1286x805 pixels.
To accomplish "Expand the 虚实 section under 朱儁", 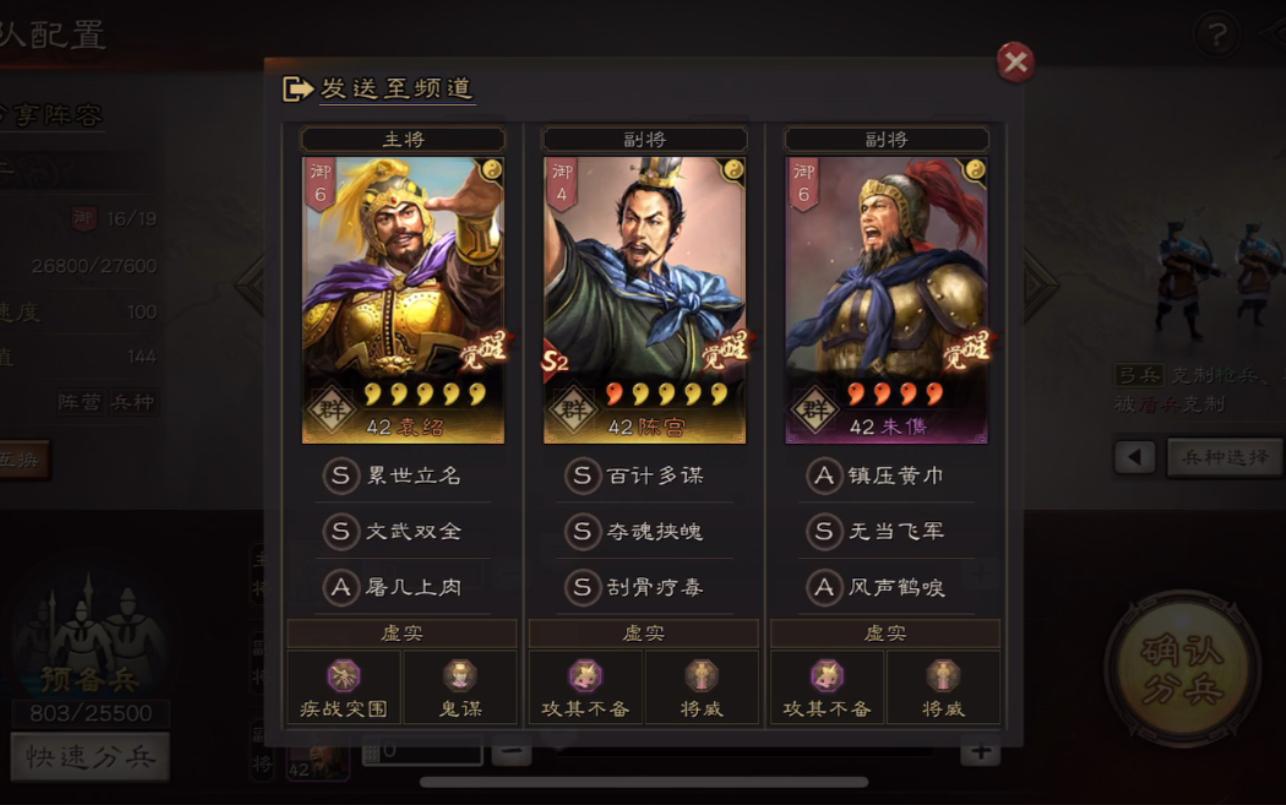I will click(x=885, y=632).
